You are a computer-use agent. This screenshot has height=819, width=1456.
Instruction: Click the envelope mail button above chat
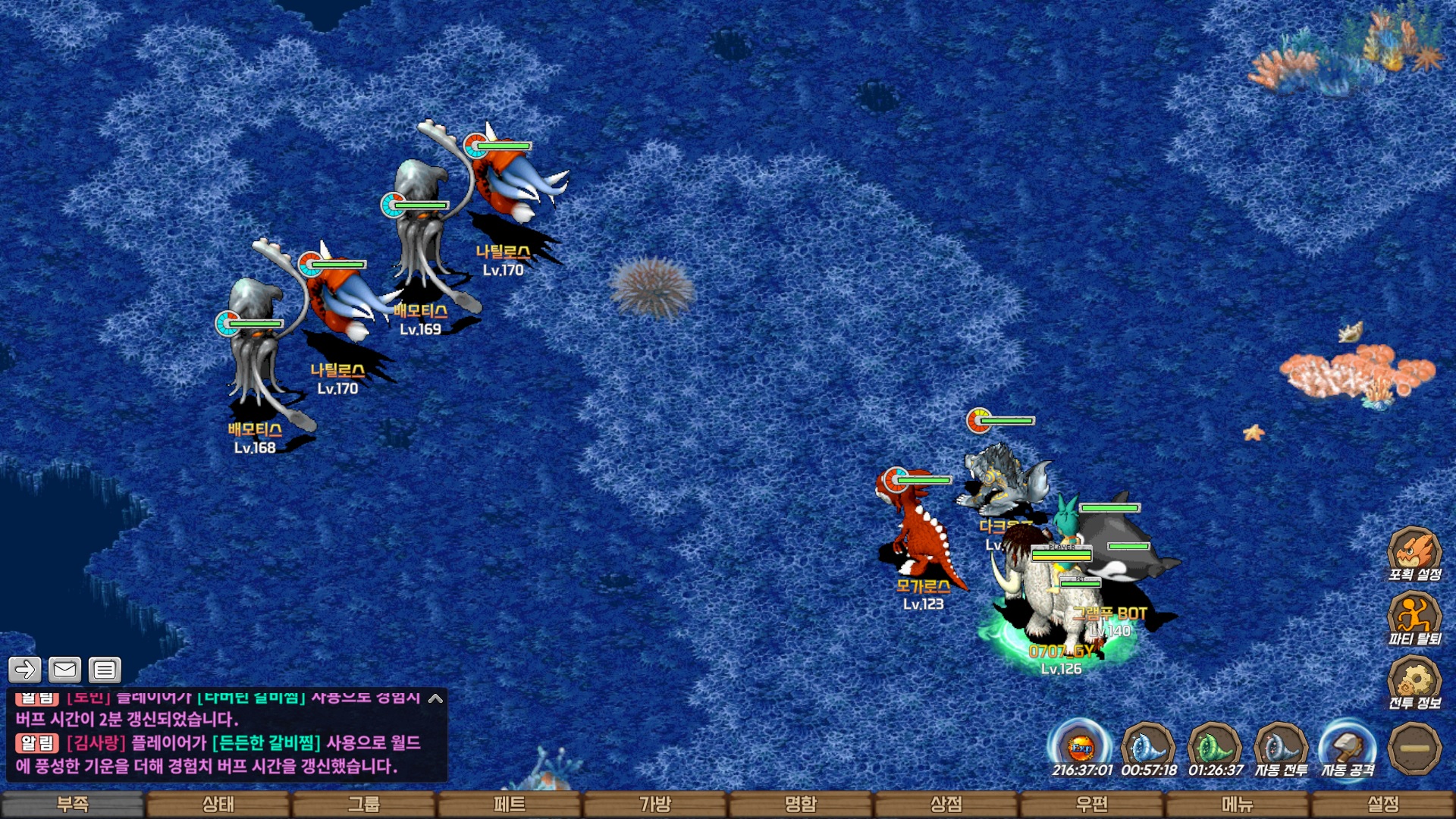pos(64,670)
